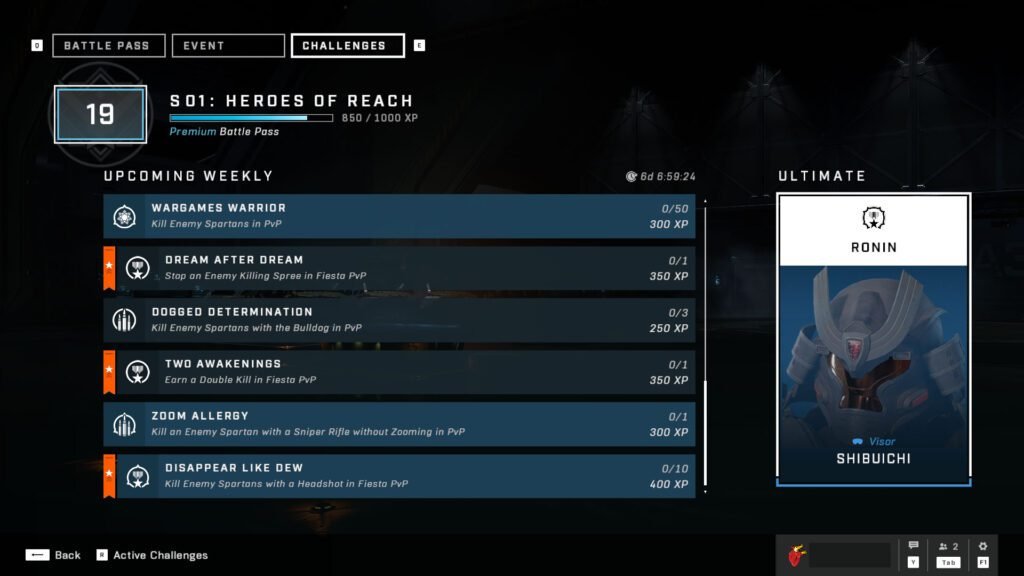
Task: Highlight the Dogged Determination challenge
Action: [x=399, y=320]
